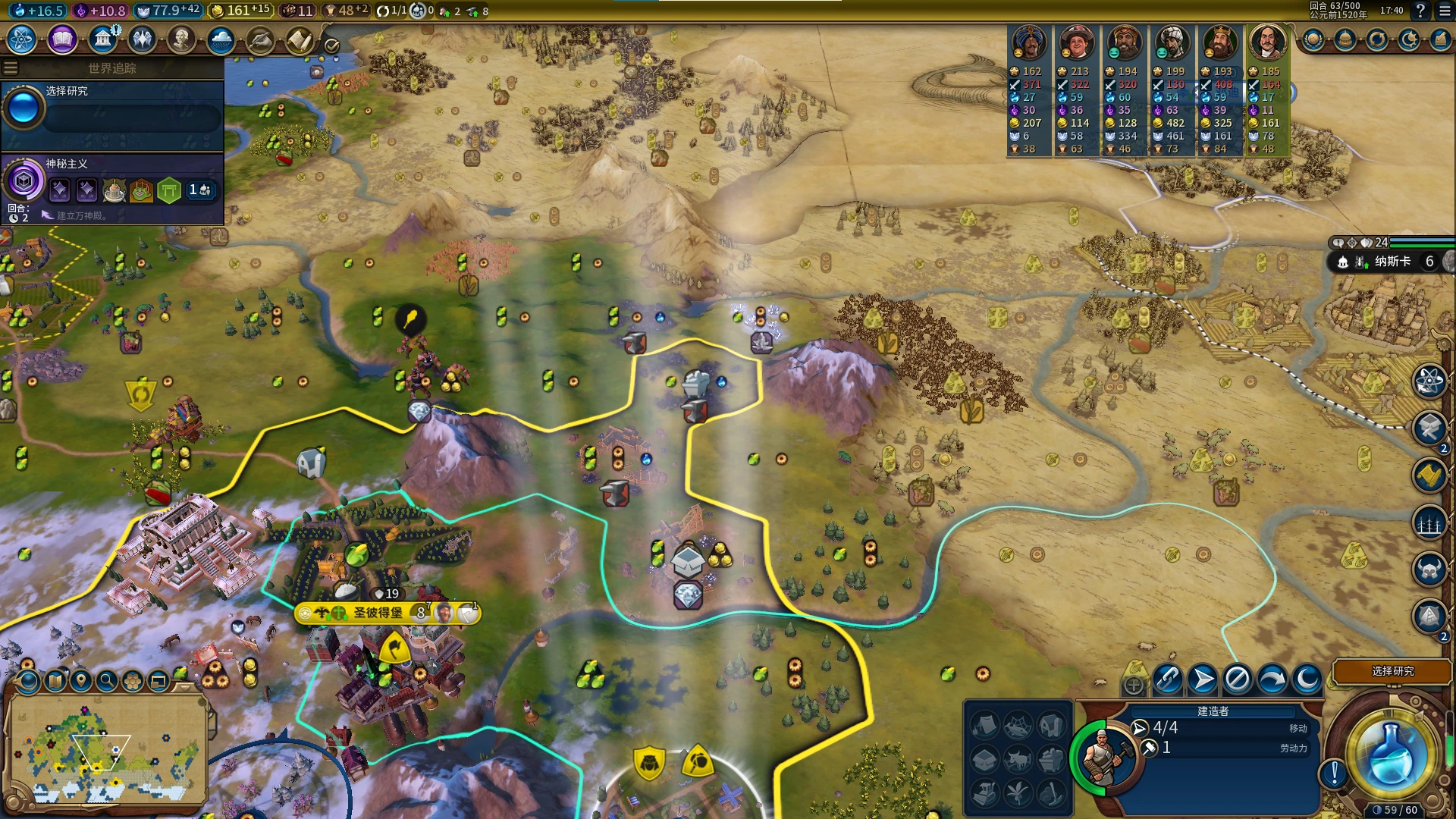Open the Great People bust icon
The height and width of the screenshot is (819, 1456).
coord(181,39)
